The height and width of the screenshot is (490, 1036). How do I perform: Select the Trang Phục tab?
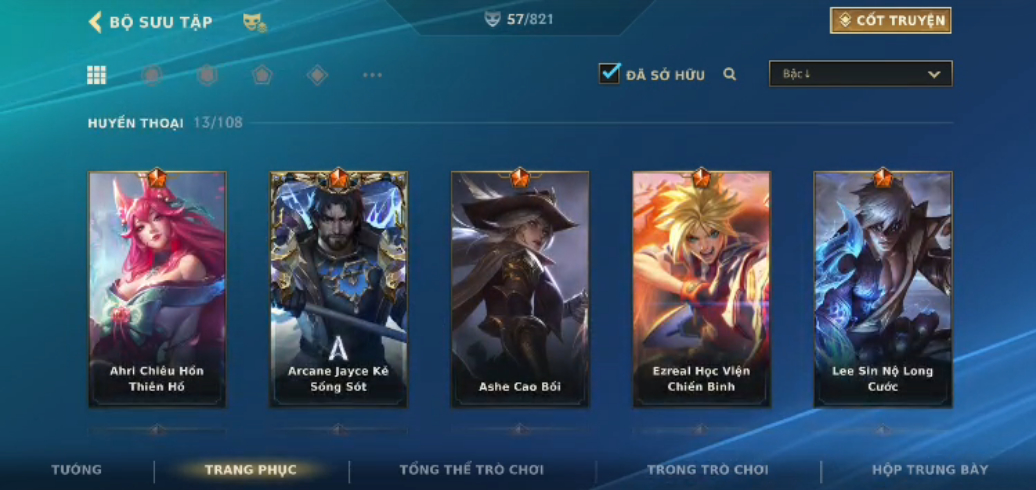click(250, 470)
